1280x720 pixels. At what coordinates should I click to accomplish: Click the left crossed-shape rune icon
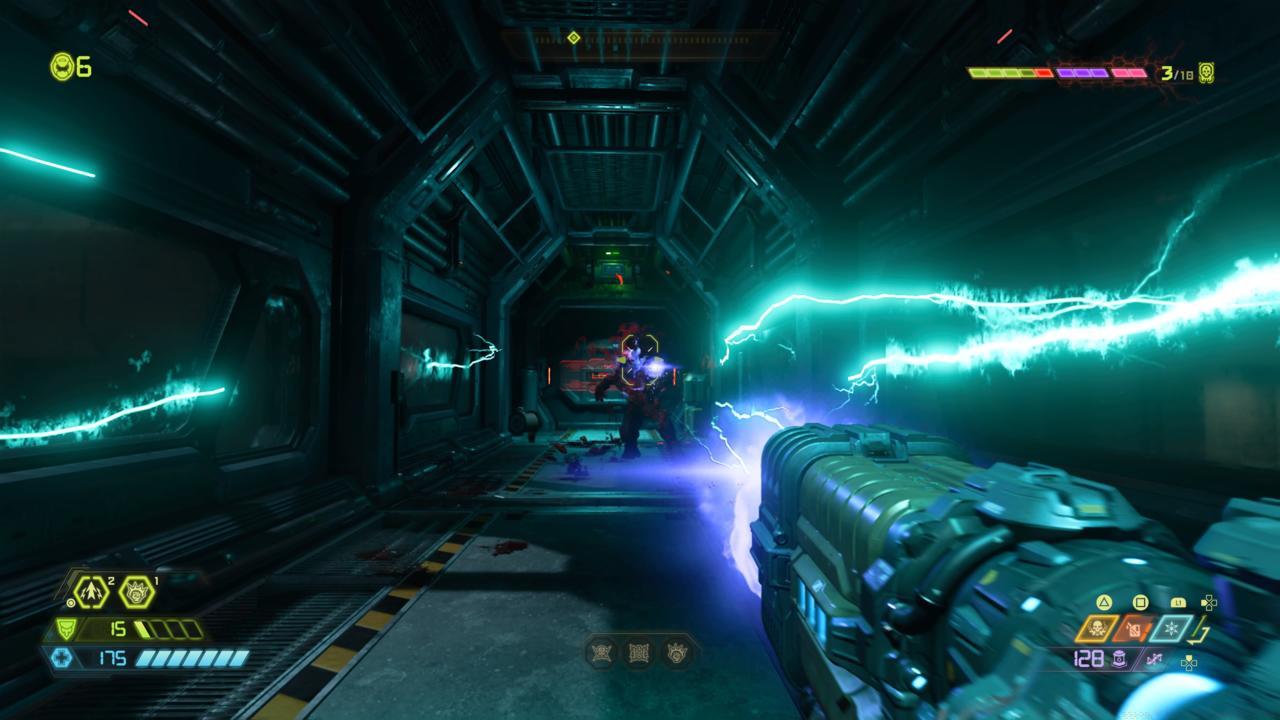click(x=603, y=653)
